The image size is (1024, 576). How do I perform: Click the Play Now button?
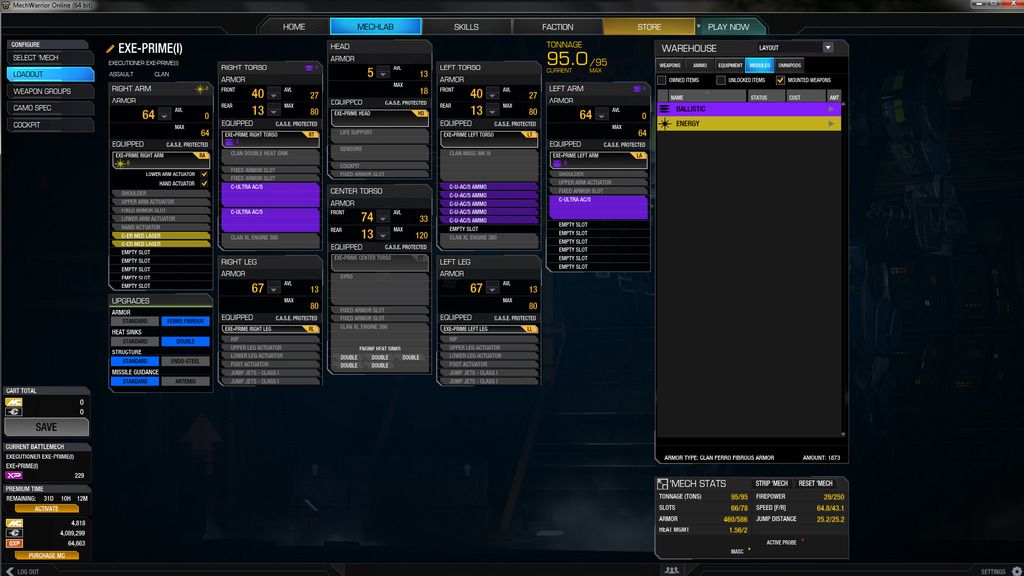(x=728, y=27)
